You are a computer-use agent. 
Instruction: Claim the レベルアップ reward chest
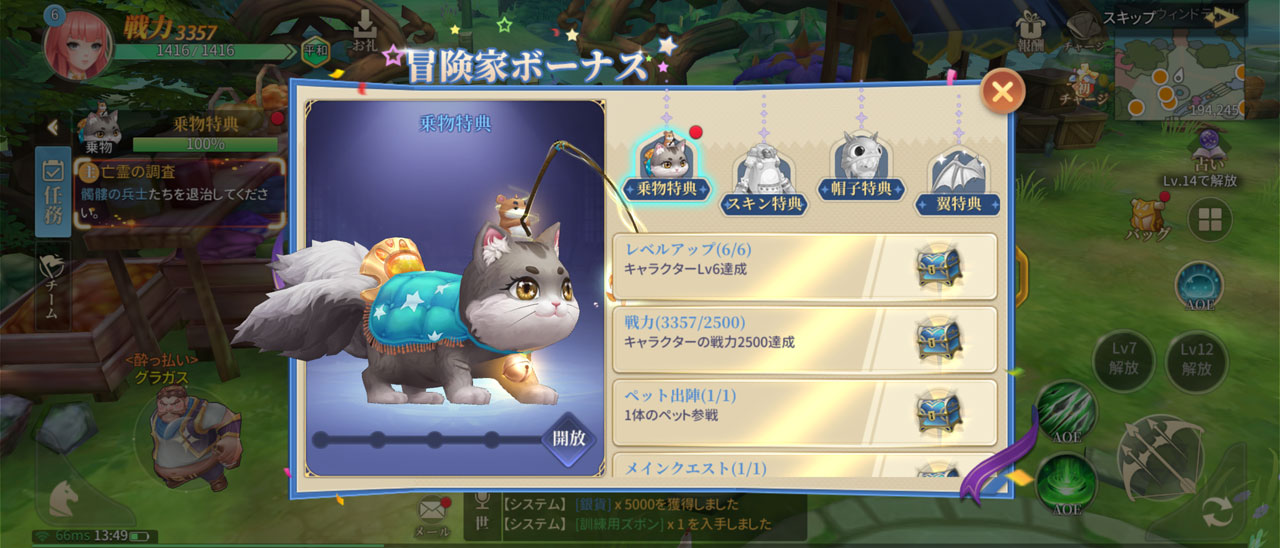point(938,267)
